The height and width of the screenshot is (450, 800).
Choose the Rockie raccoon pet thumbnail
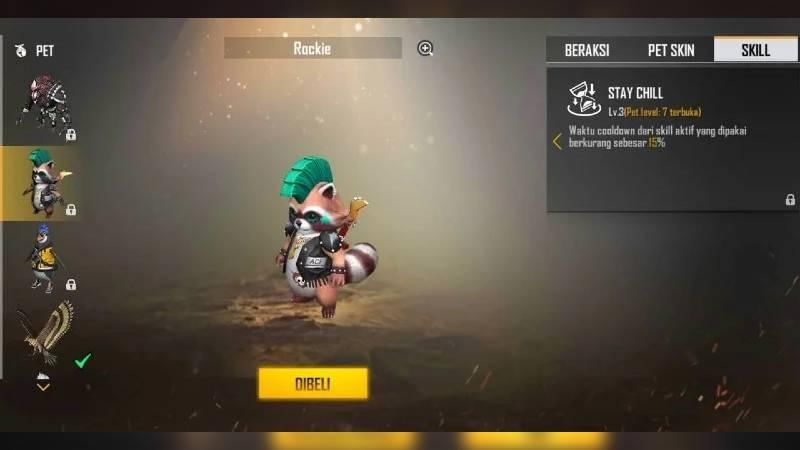coord(42,182)
